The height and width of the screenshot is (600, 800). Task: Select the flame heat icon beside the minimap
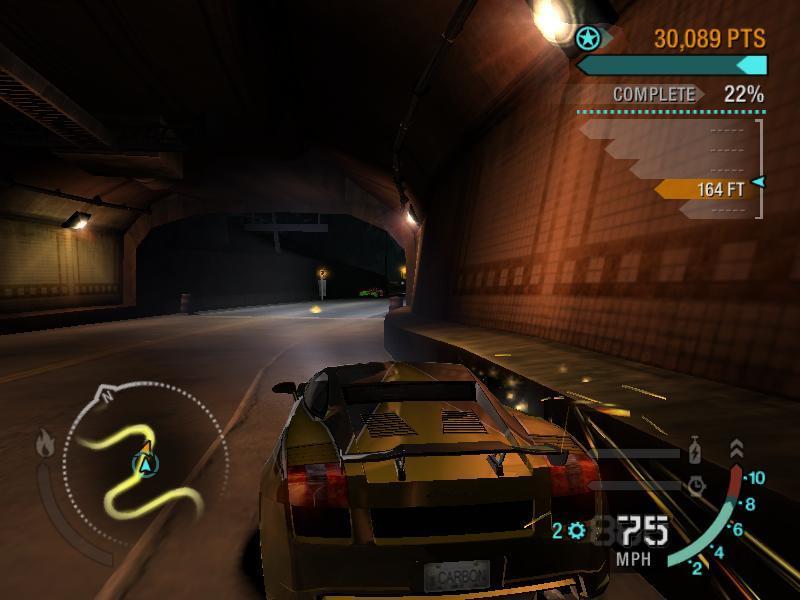pyautogui.click(x=46, y=442)
